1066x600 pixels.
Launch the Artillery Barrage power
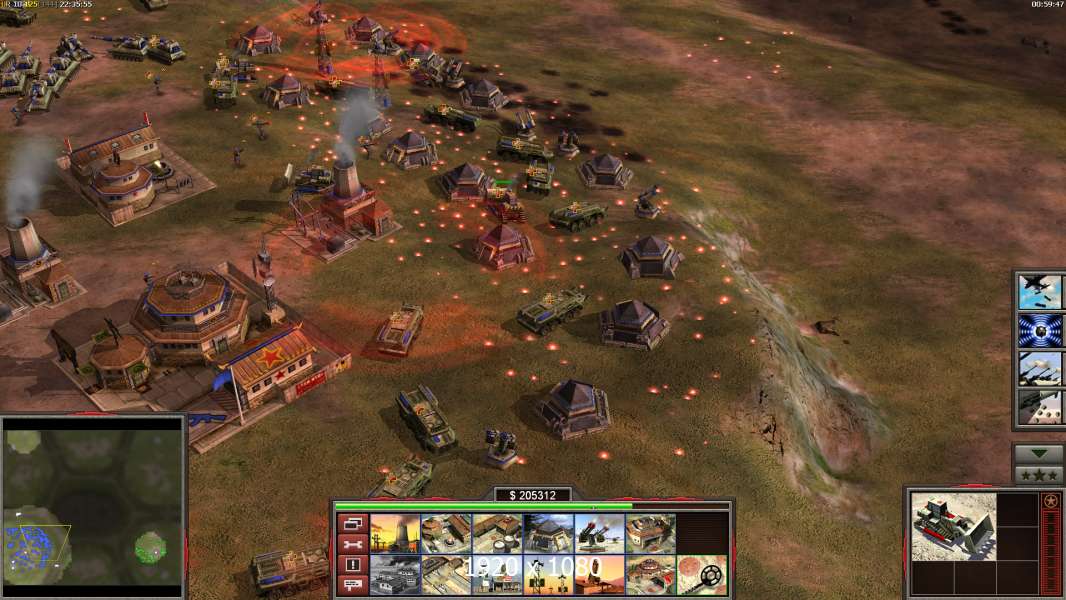coord(1038,368)
